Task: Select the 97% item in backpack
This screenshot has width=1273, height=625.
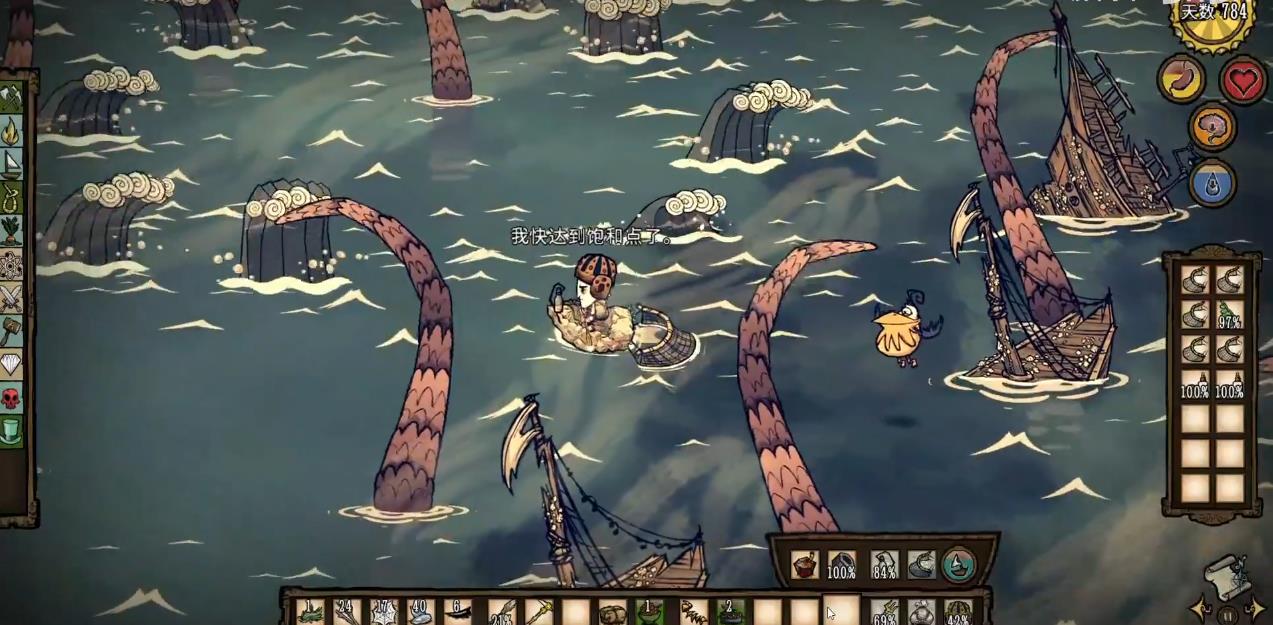Action: [1229, 314]
